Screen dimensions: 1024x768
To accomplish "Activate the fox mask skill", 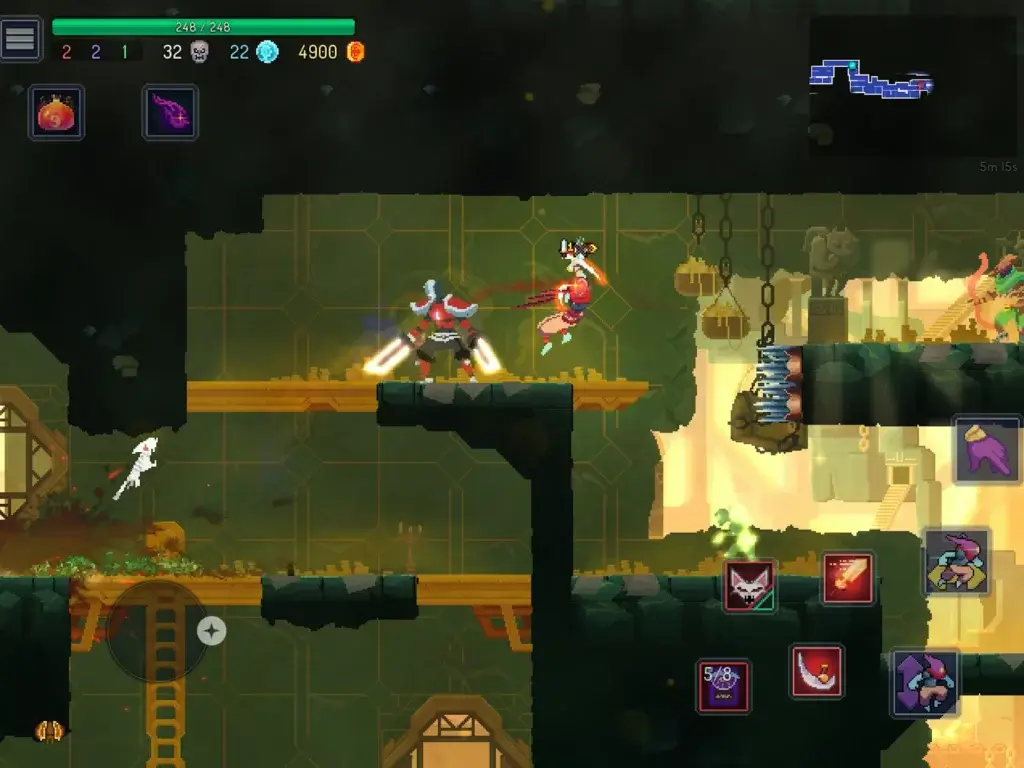I will tap(750, 586).
